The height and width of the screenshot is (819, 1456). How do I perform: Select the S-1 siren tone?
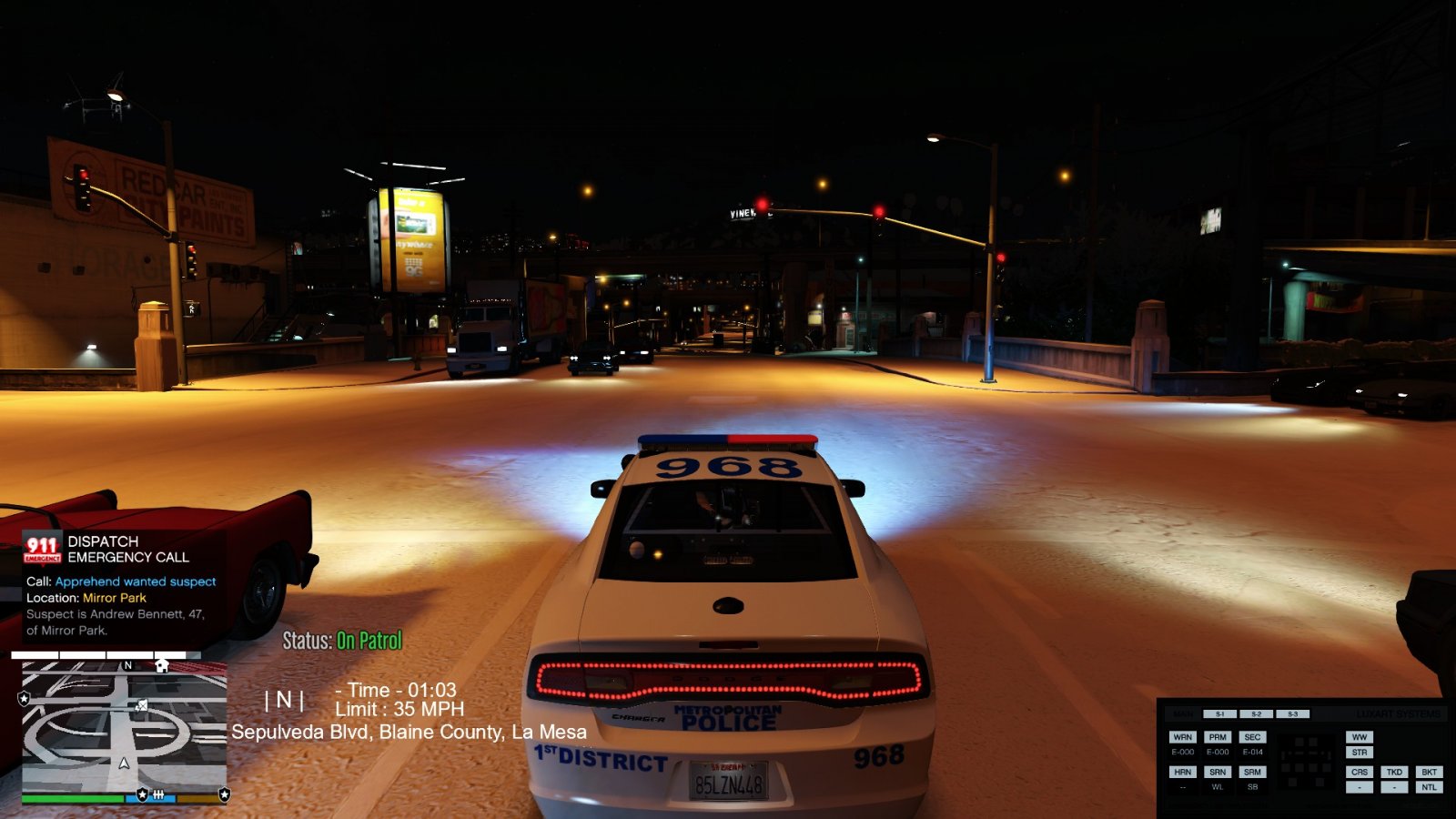[1219, 714]
